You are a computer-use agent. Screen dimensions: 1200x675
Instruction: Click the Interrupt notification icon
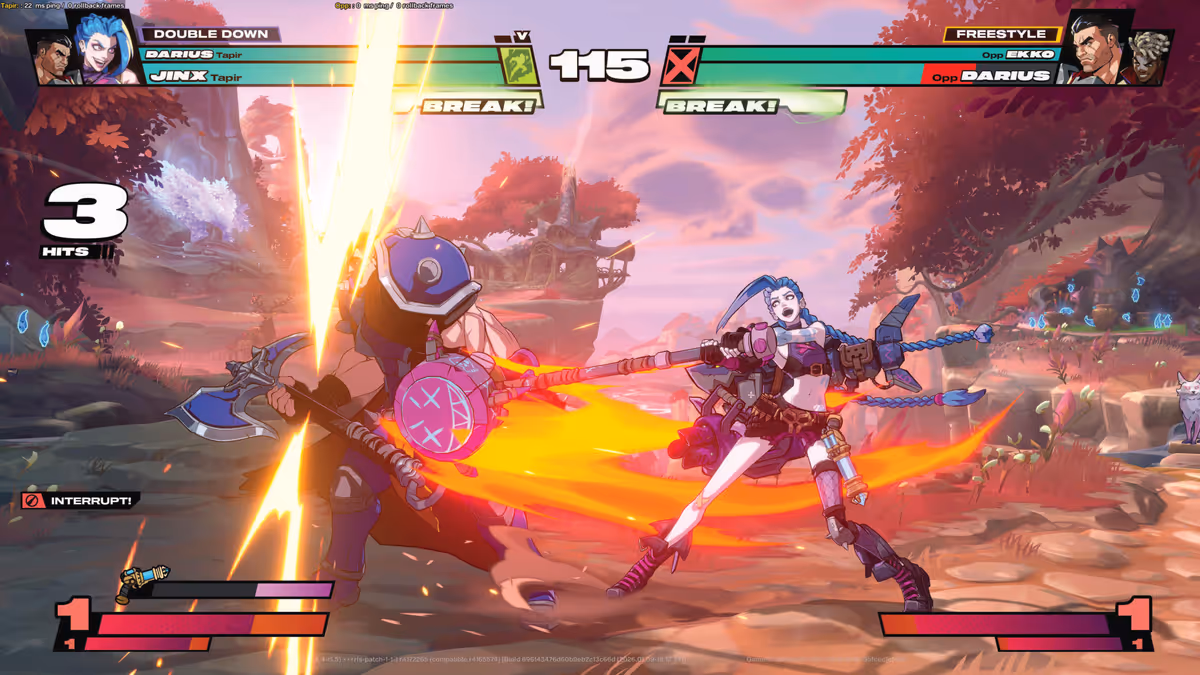point(33,500)
